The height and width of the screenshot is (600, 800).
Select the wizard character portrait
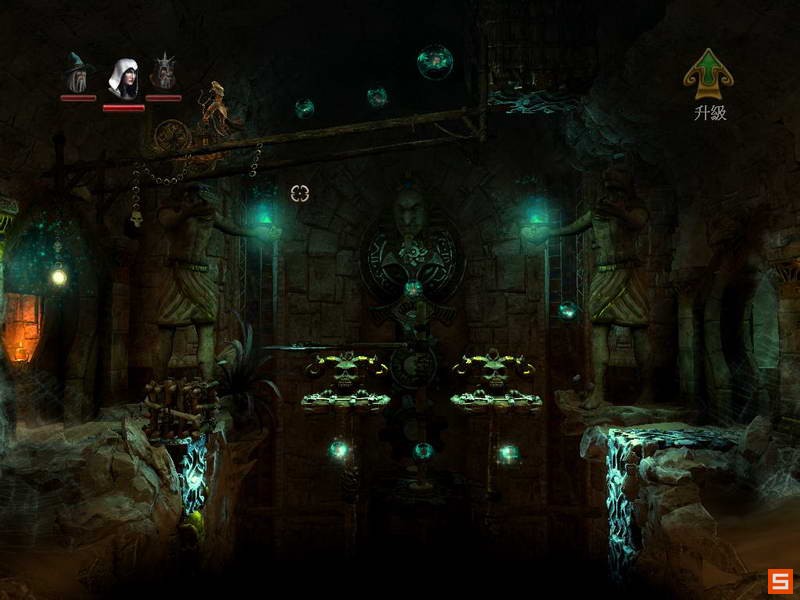78,72
